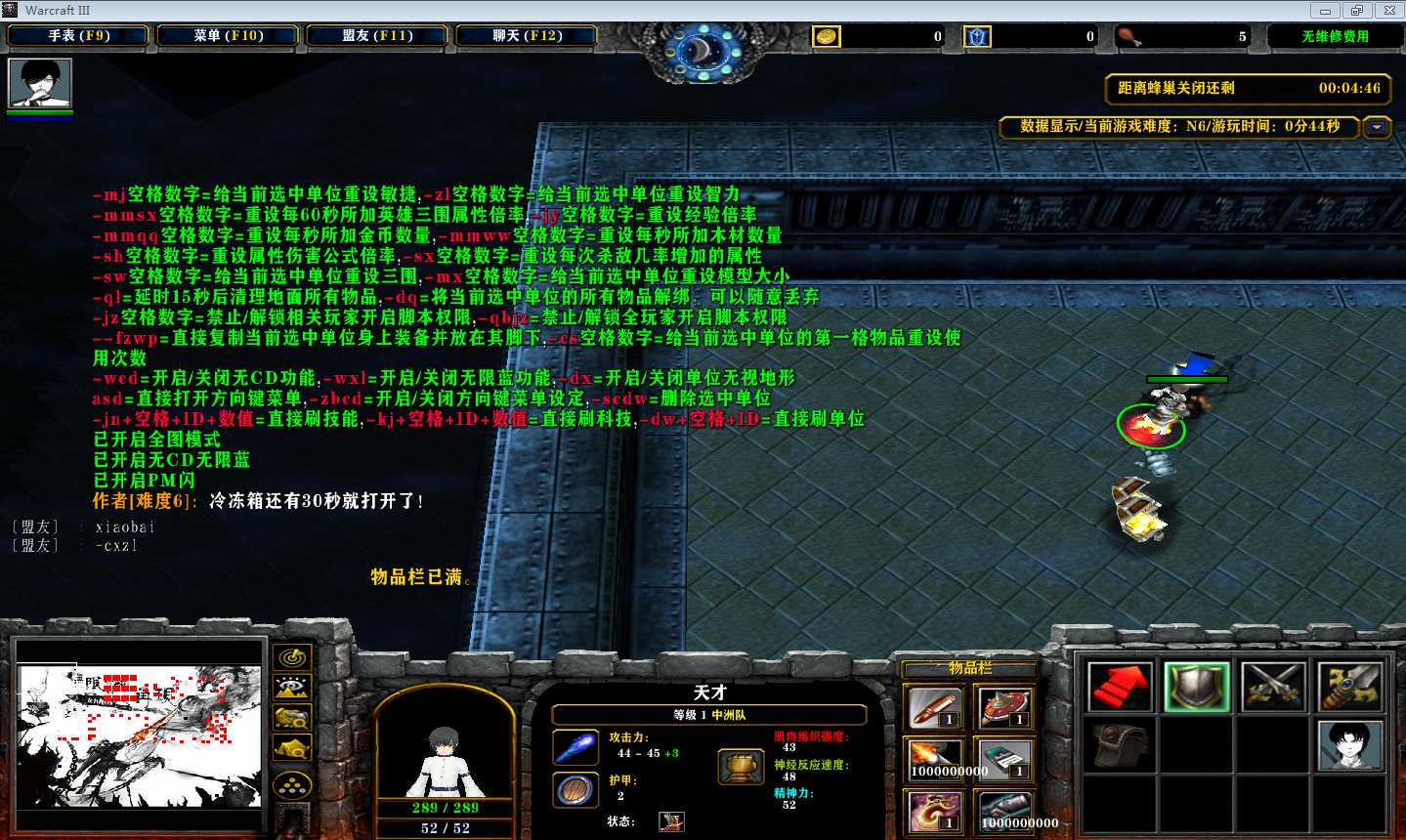
Task: Use the golden dragon inventory item
Action: pos(933,812)
